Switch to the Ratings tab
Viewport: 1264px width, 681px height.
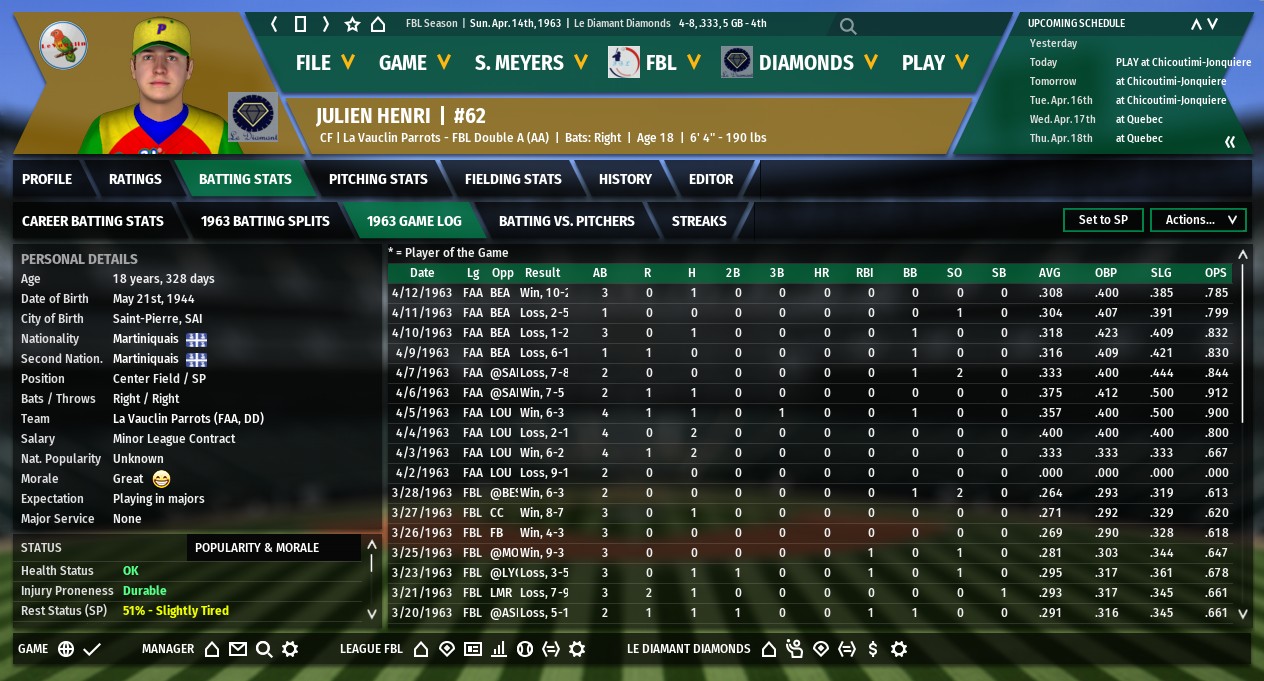(x=135, y=179)
